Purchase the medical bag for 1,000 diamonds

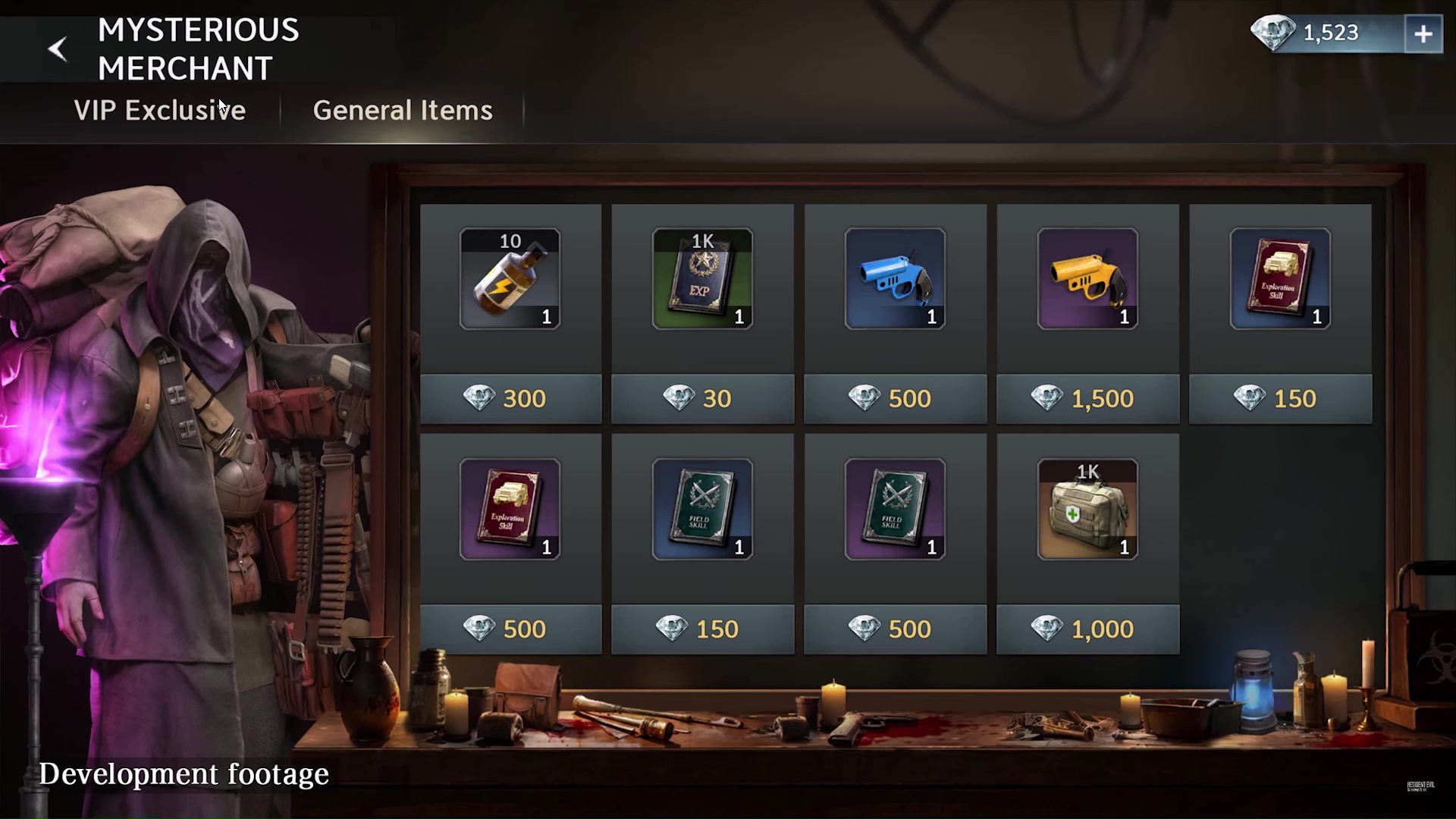point(1087,629)
